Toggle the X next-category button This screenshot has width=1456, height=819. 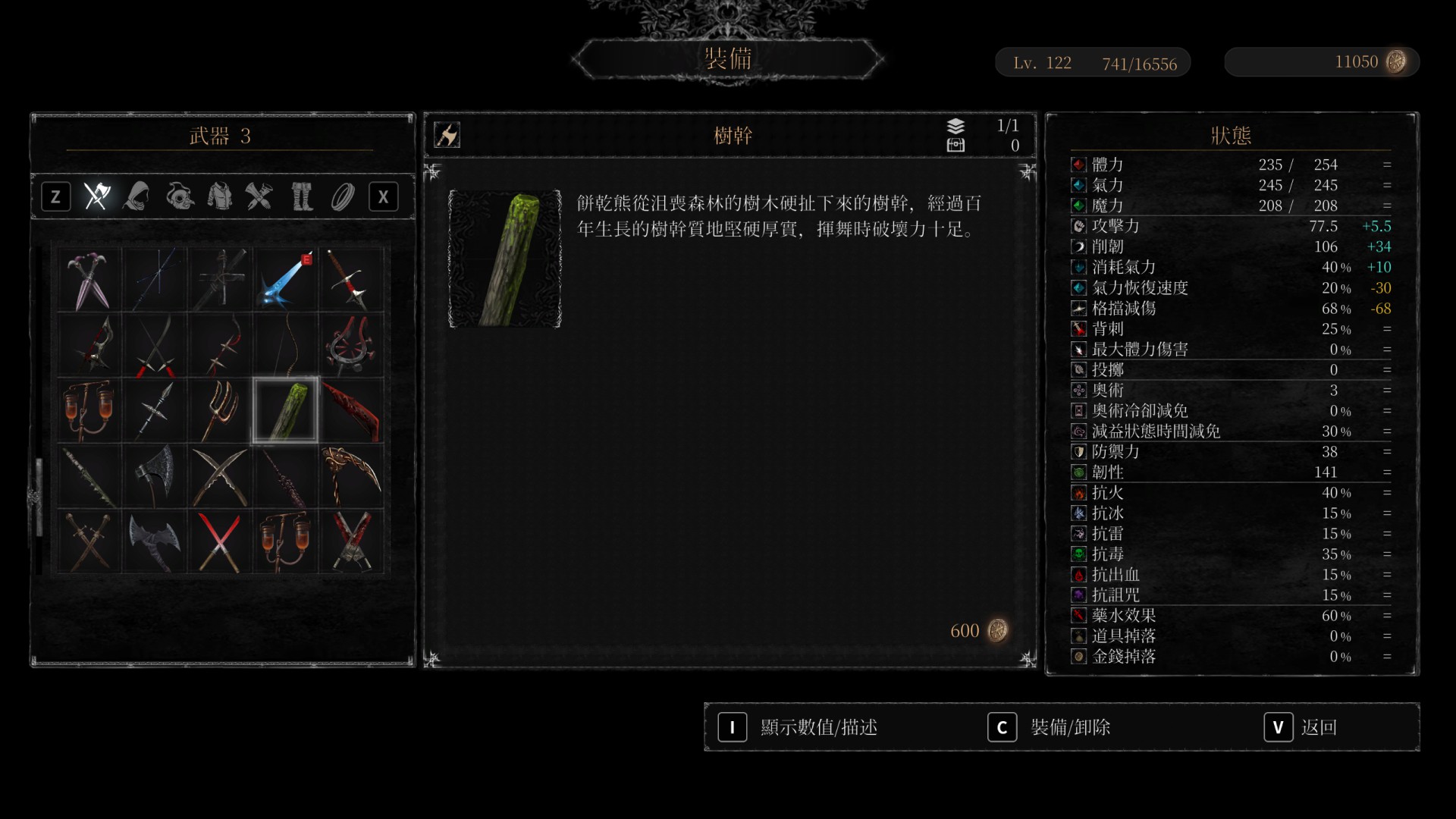[x=384, y=196]
